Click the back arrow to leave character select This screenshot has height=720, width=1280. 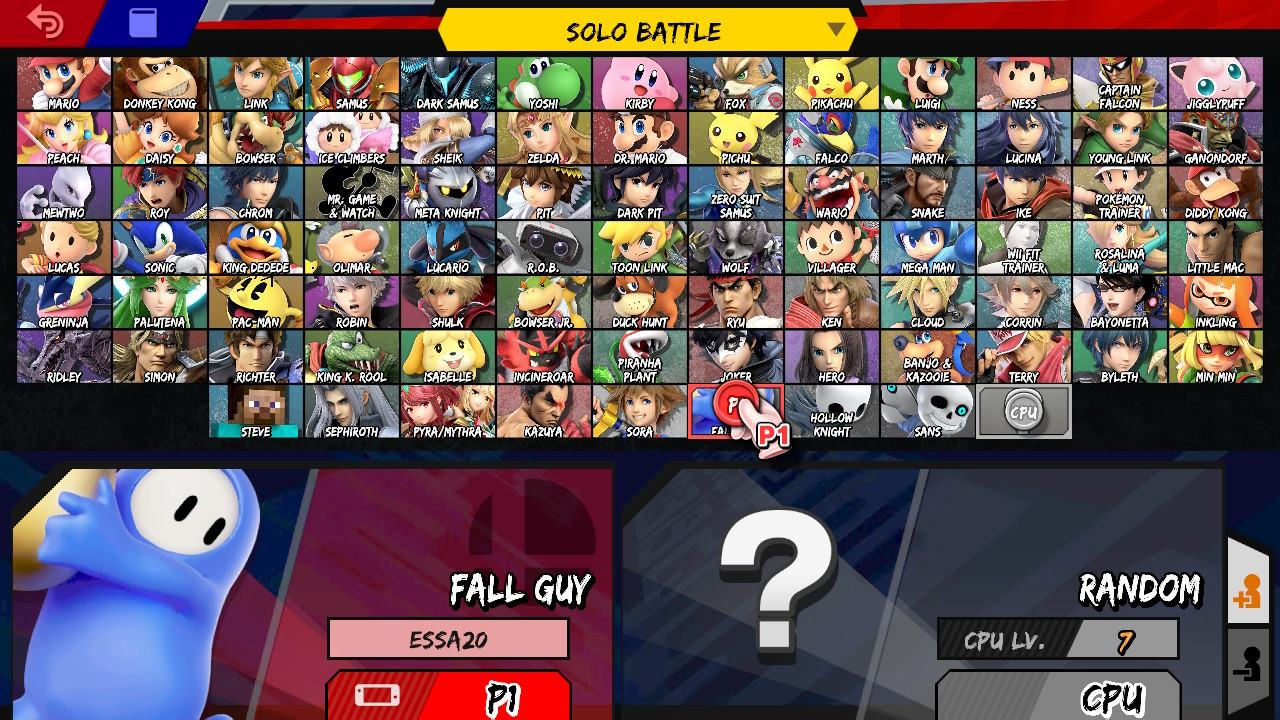(45, 22)
